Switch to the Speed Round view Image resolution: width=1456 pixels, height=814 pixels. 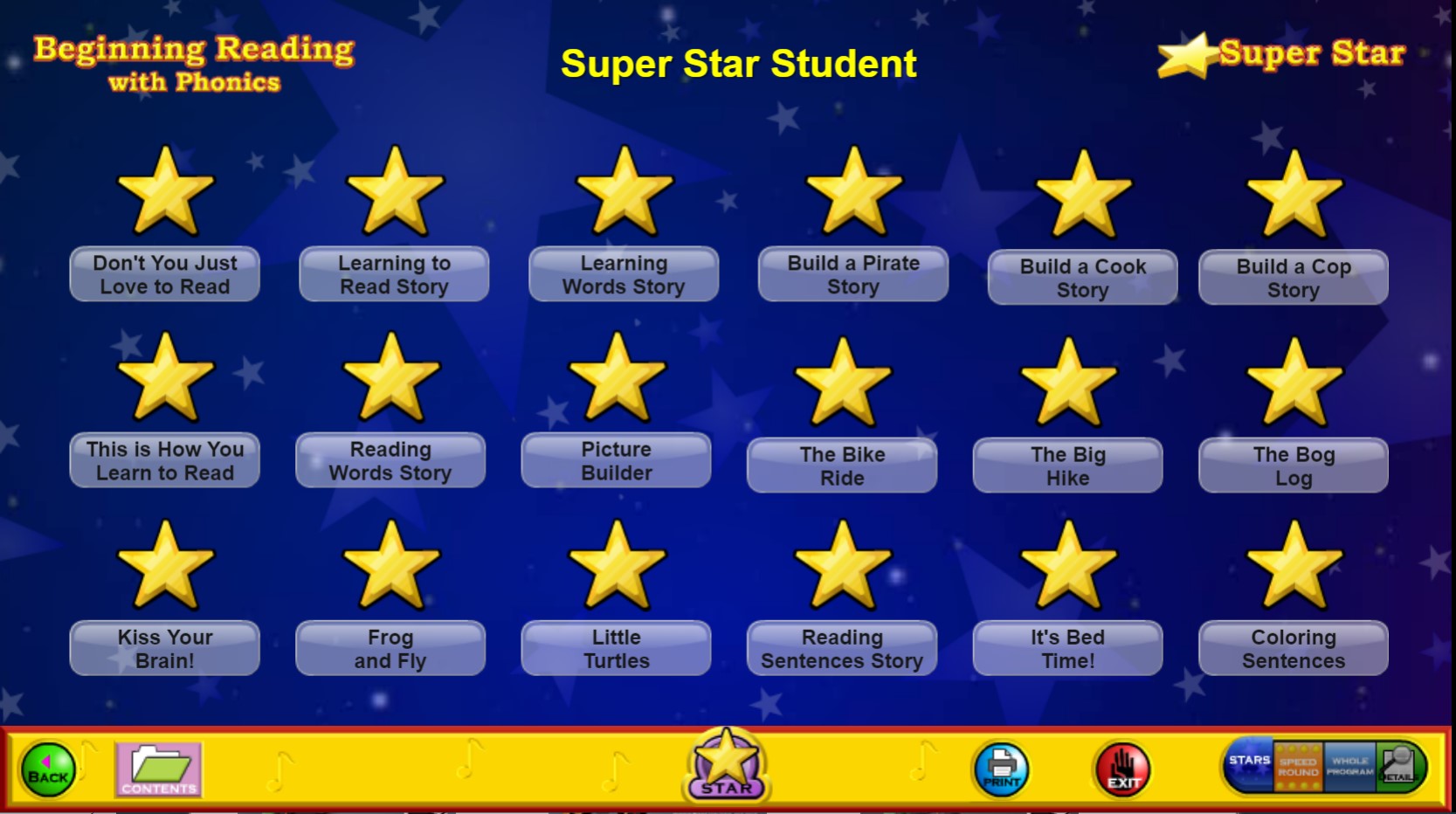(x=1298, y=767)
